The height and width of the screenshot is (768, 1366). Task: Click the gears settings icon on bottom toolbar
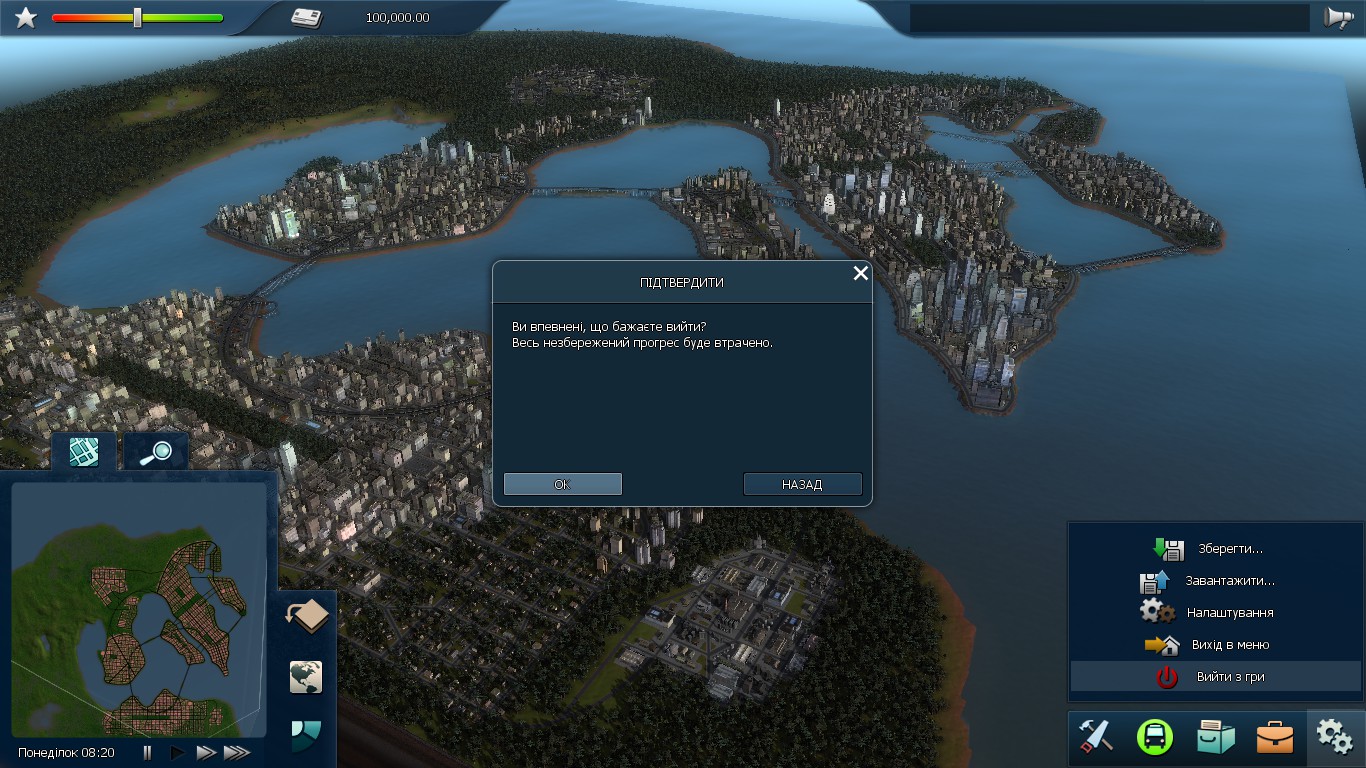coord(1332,735)
